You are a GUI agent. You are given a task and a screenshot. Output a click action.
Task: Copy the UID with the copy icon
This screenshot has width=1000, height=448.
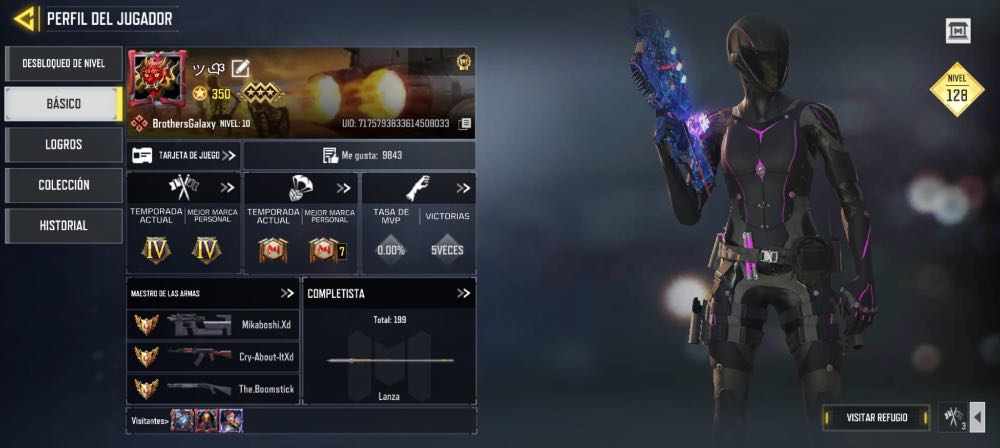tap(464, 123)
